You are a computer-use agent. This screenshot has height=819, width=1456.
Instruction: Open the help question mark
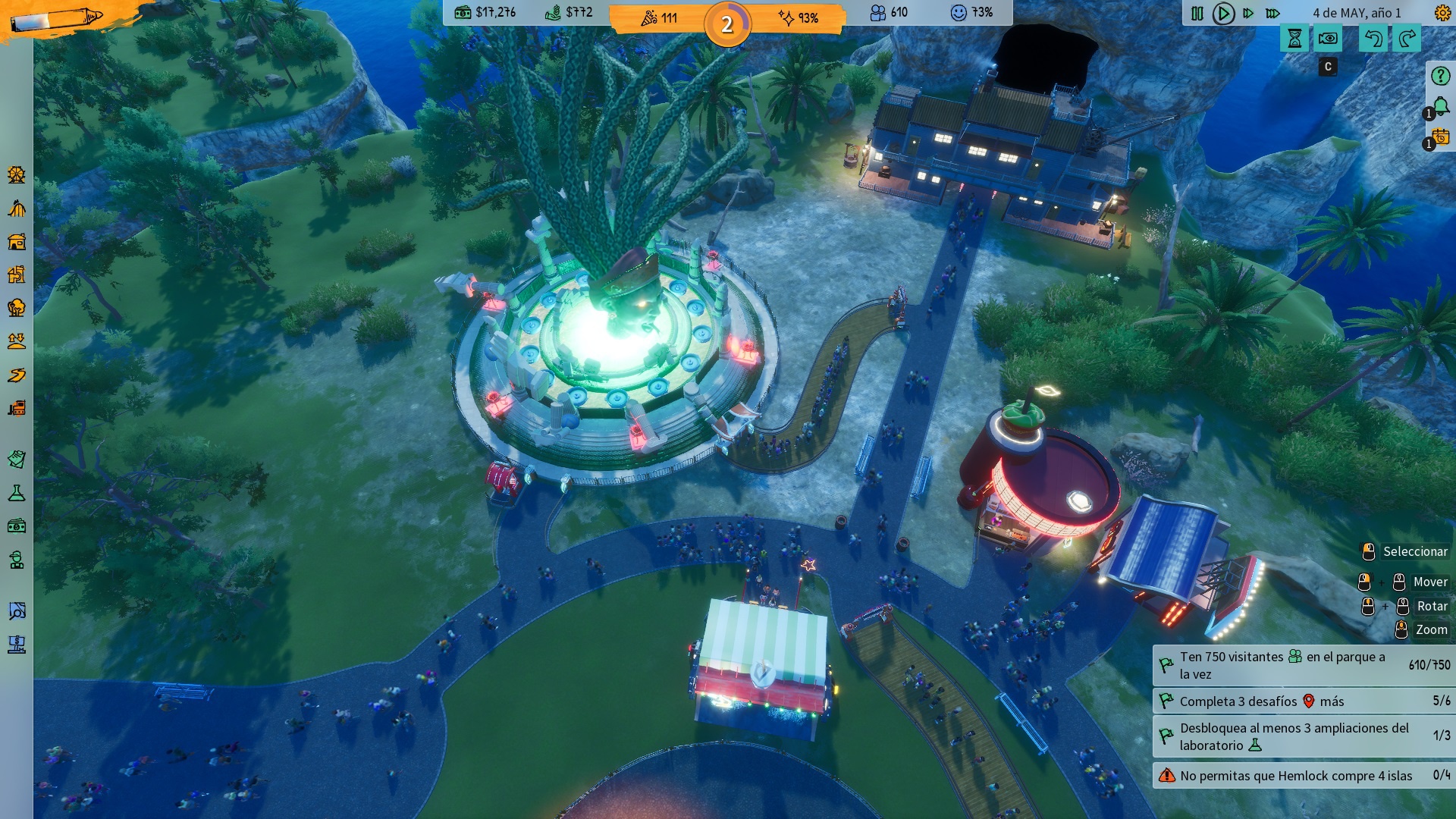1440,77
